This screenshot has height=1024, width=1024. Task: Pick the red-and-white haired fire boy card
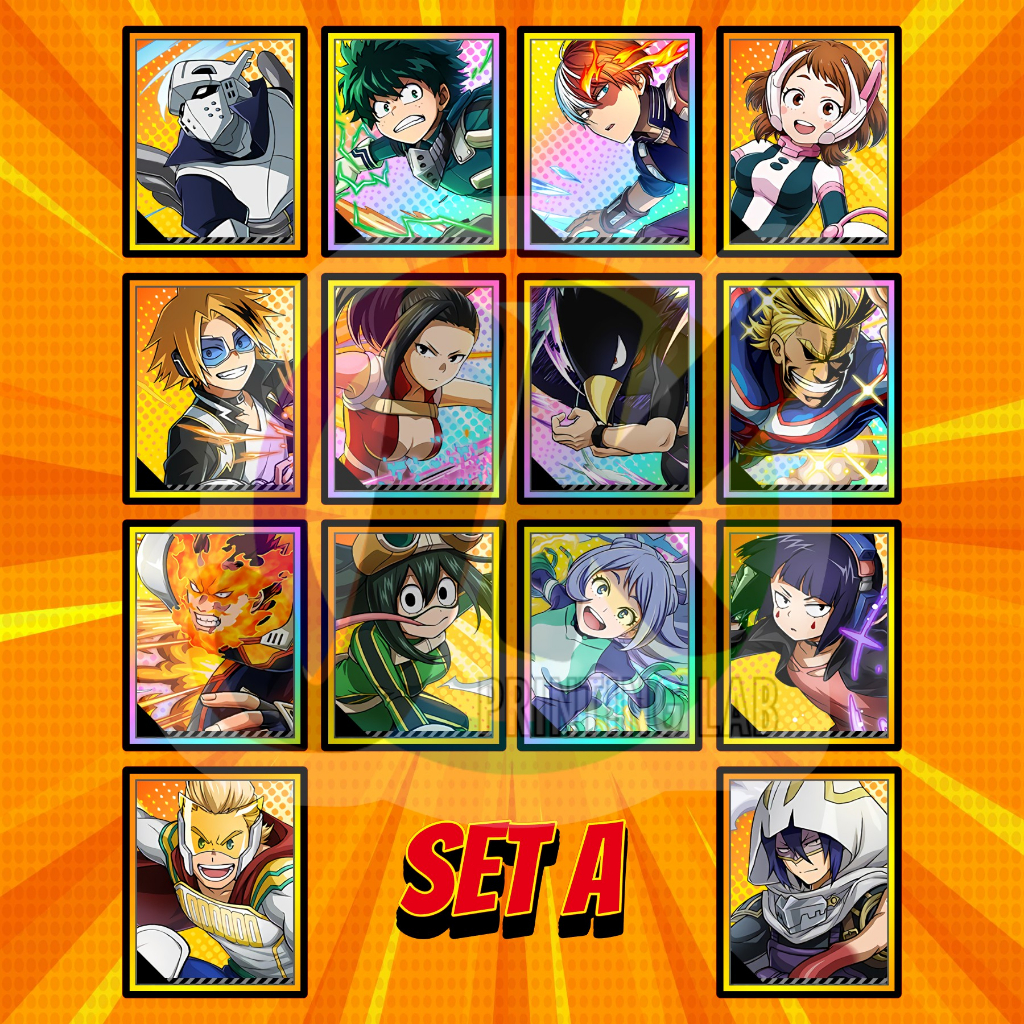click(x=610, y=141)
